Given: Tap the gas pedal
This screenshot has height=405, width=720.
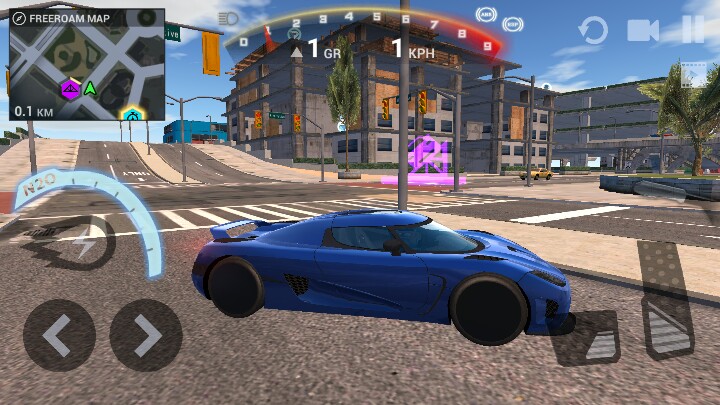Looking at the screenshot, I should pos(667,300).
